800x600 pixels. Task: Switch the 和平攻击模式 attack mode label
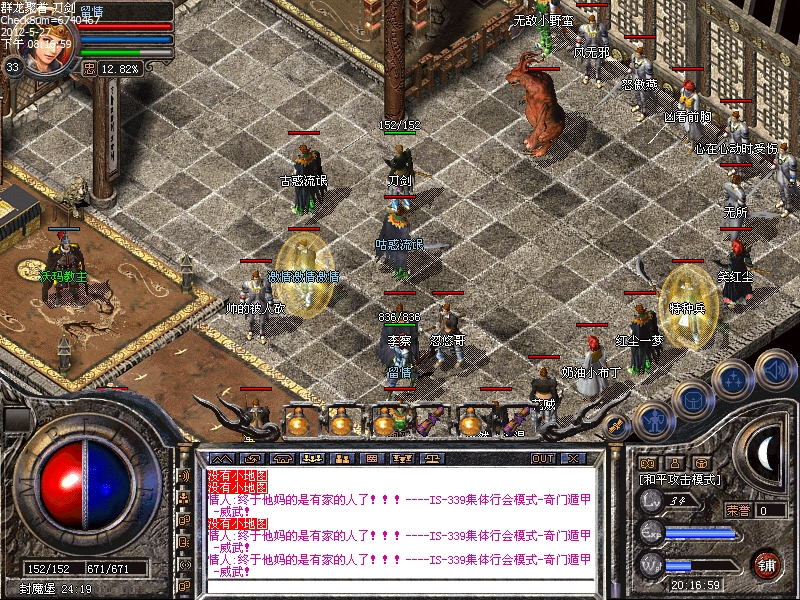coord(679,480)
